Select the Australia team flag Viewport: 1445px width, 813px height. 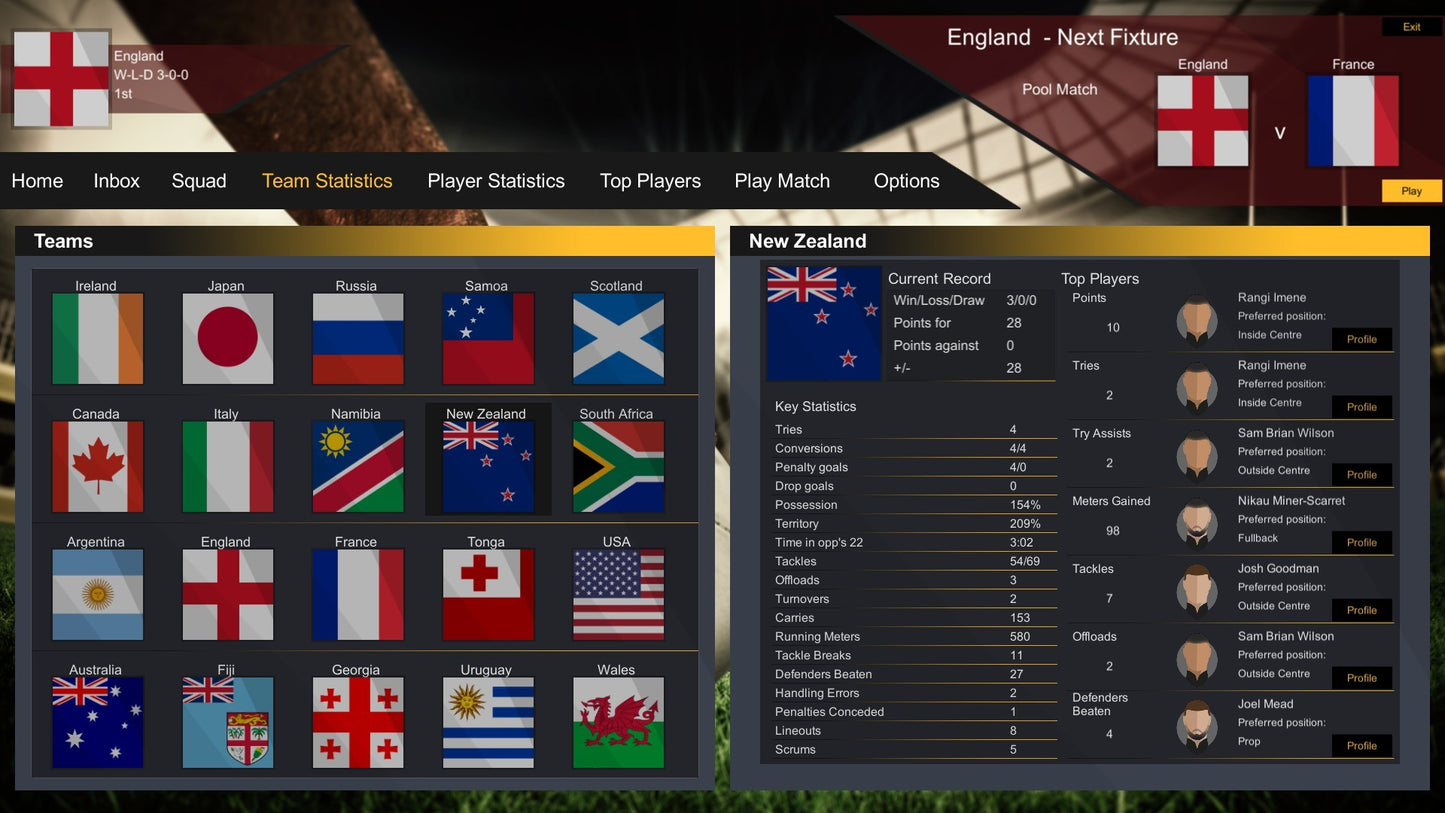[97, 722]
